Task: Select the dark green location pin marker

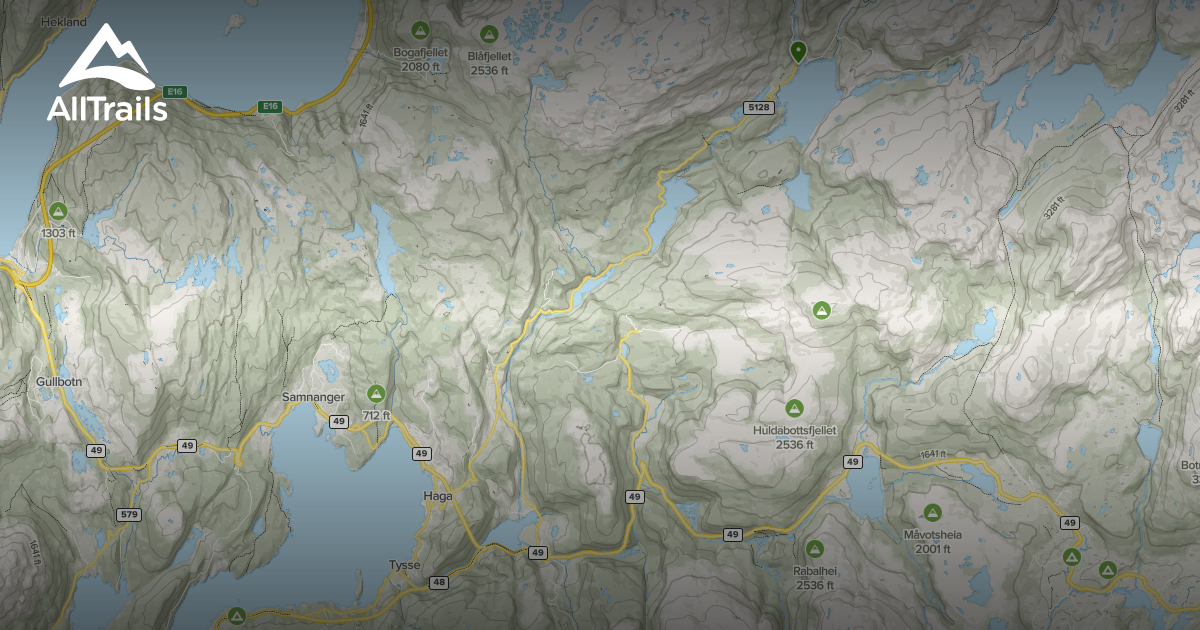Action: click(x=797, y=51)
